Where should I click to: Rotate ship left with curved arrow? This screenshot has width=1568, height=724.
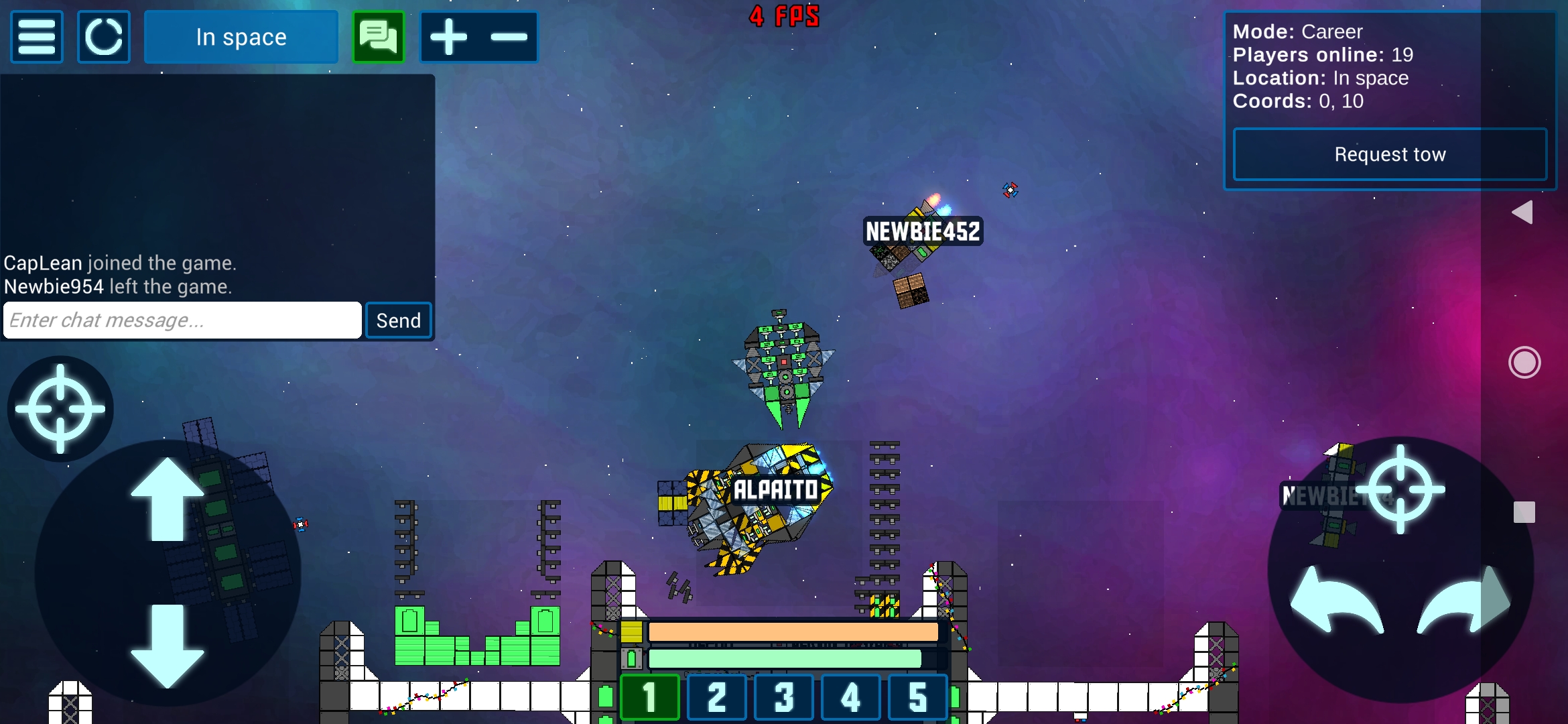(1335, 601)
